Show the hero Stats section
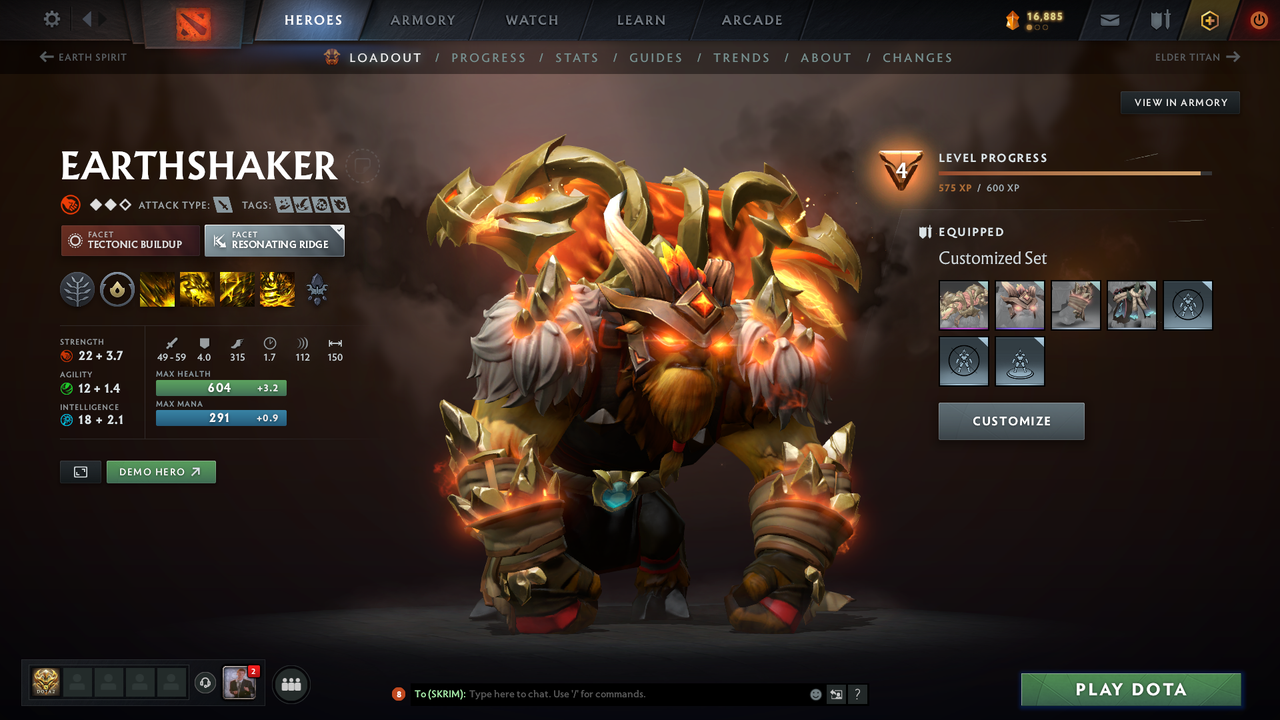The width and height of the screenshot is (1280, 720). coord(577,58)
